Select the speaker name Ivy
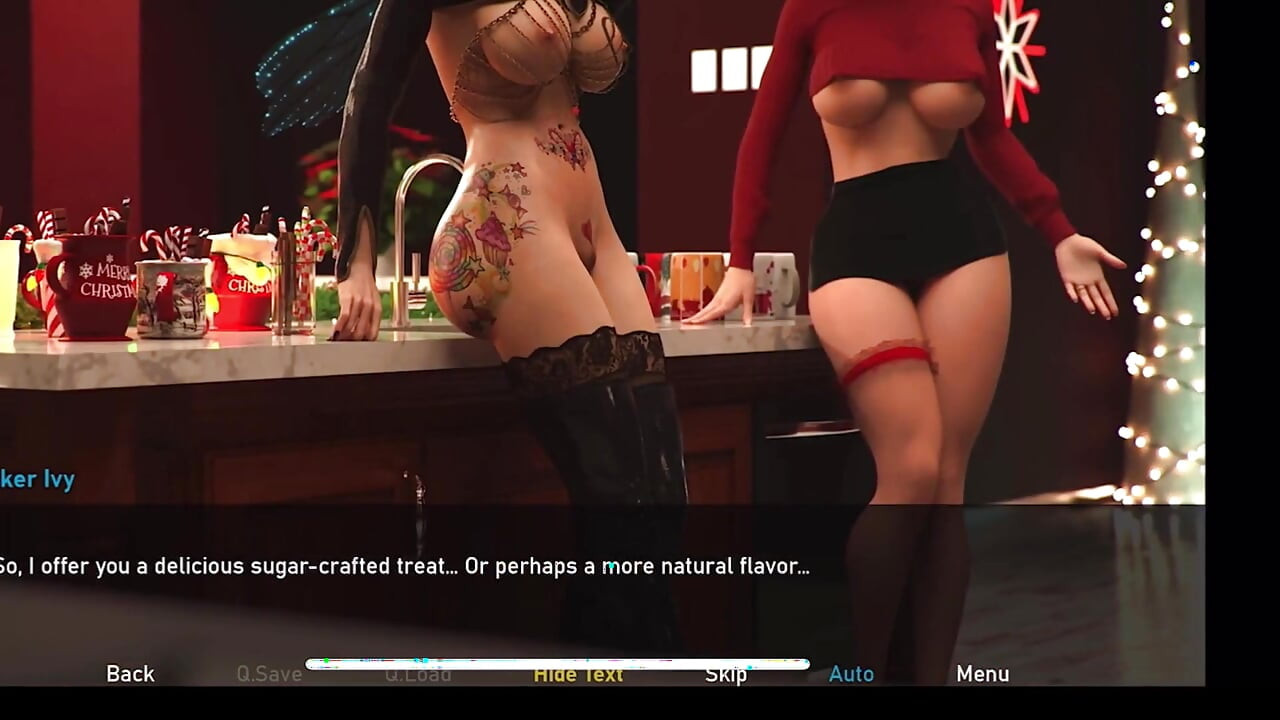Viewport: 1280px width, 720px height. 37,479
